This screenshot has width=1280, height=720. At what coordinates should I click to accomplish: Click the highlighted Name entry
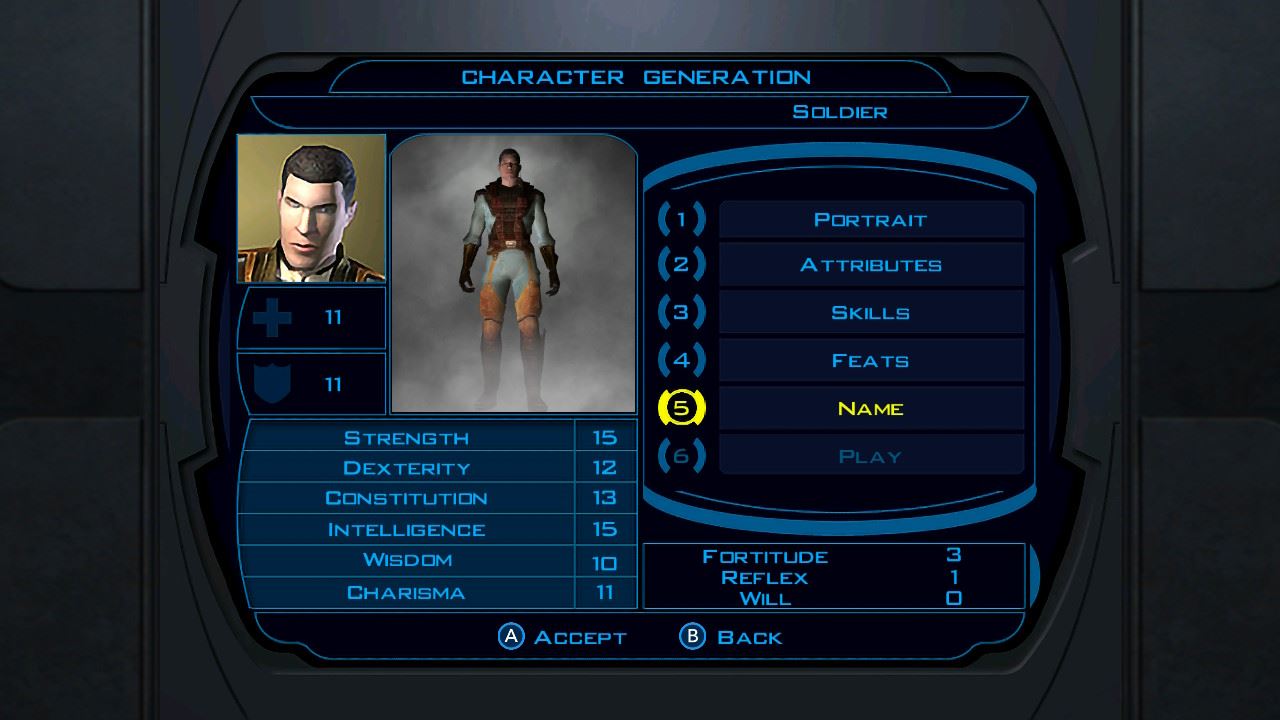click(870, 409)
